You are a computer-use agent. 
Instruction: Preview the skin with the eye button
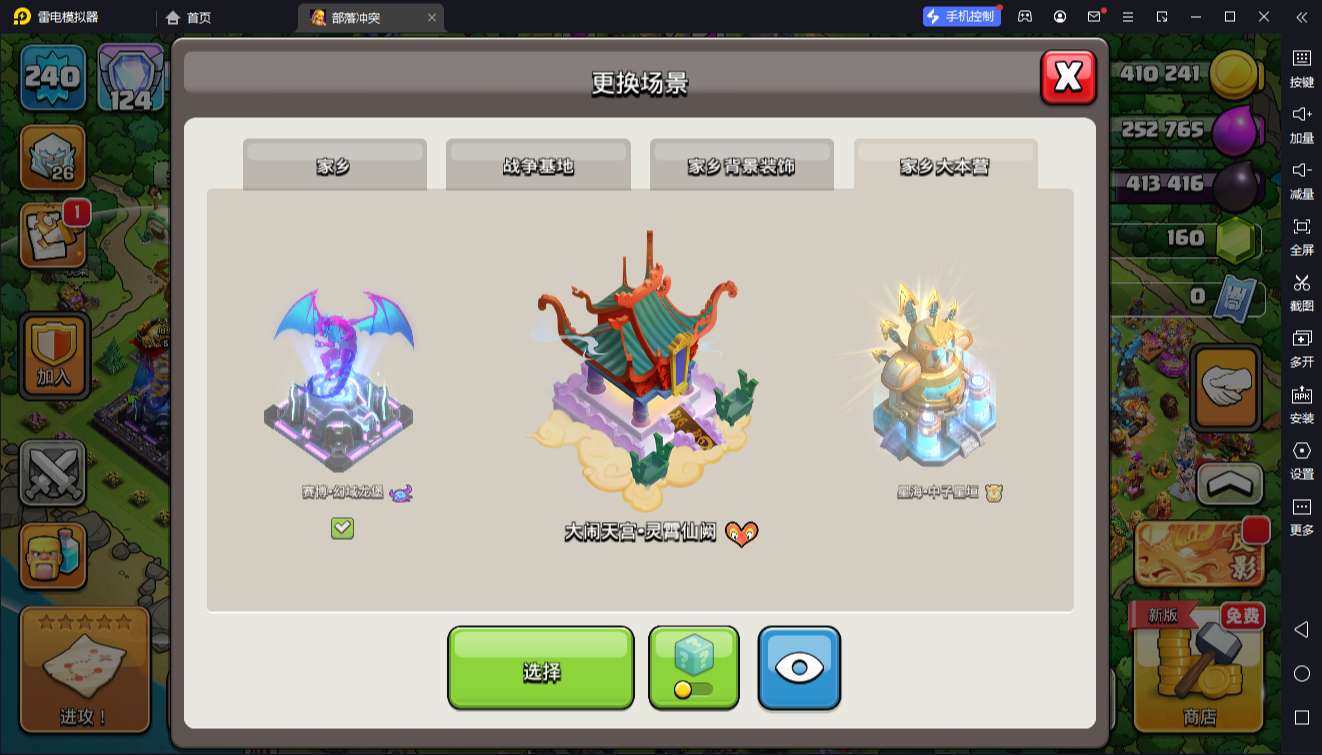click(x=799, y=667)
